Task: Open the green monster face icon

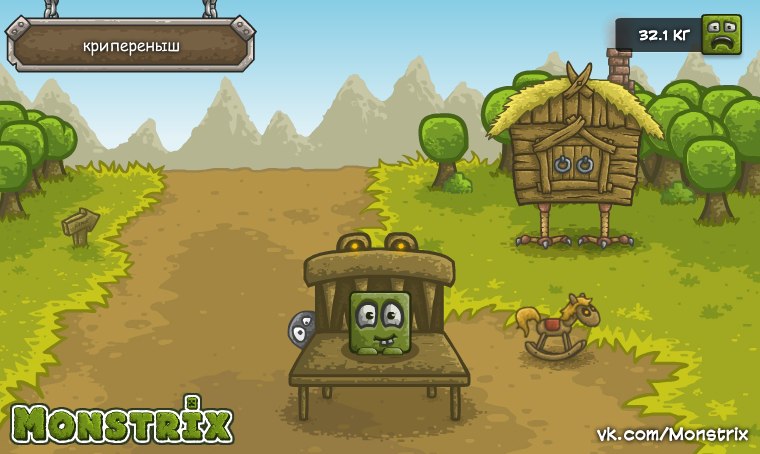Action: tap(721, 35)
